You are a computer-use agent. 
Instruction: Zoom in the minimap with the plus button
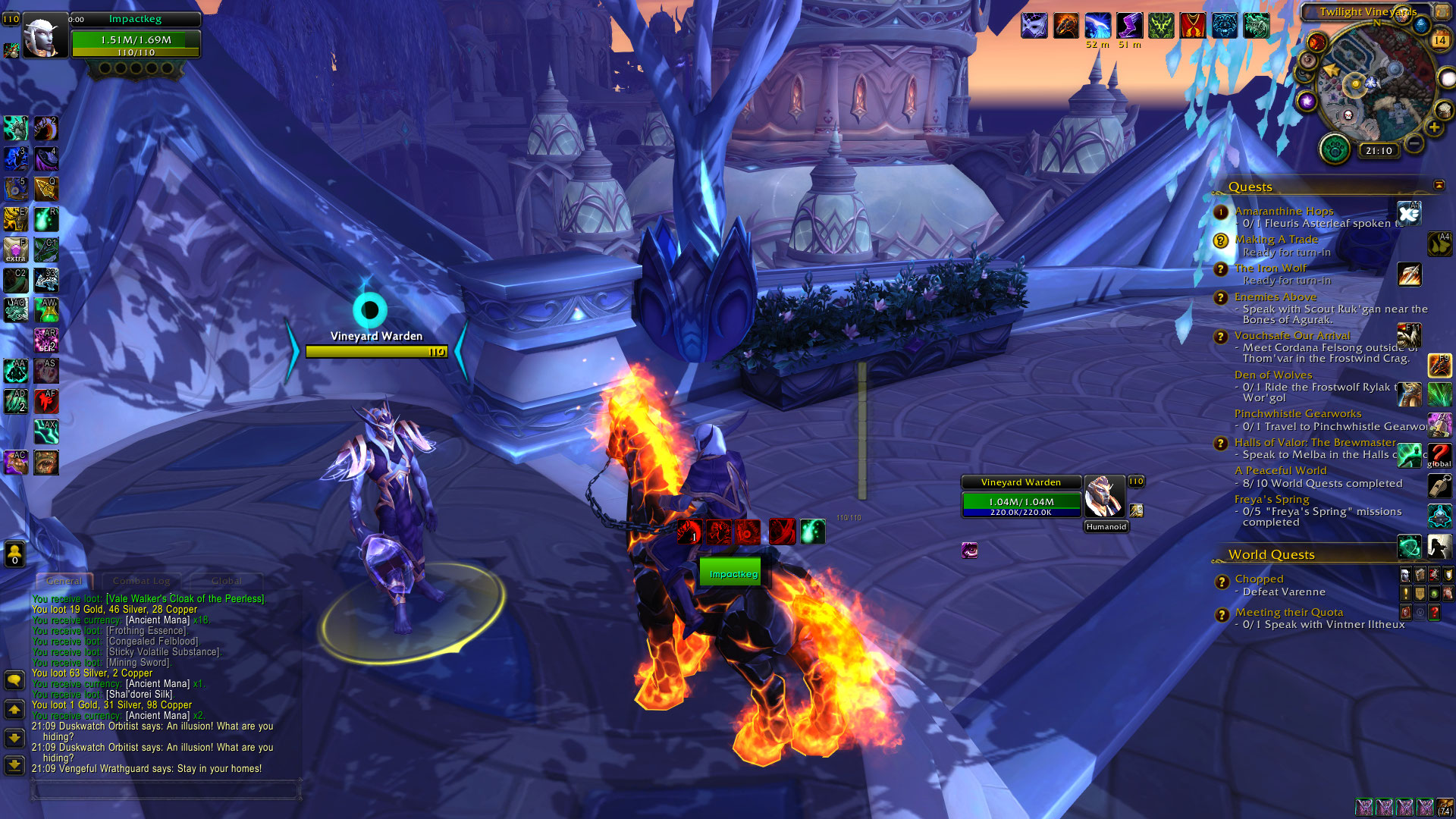(x=1434, y=127)
